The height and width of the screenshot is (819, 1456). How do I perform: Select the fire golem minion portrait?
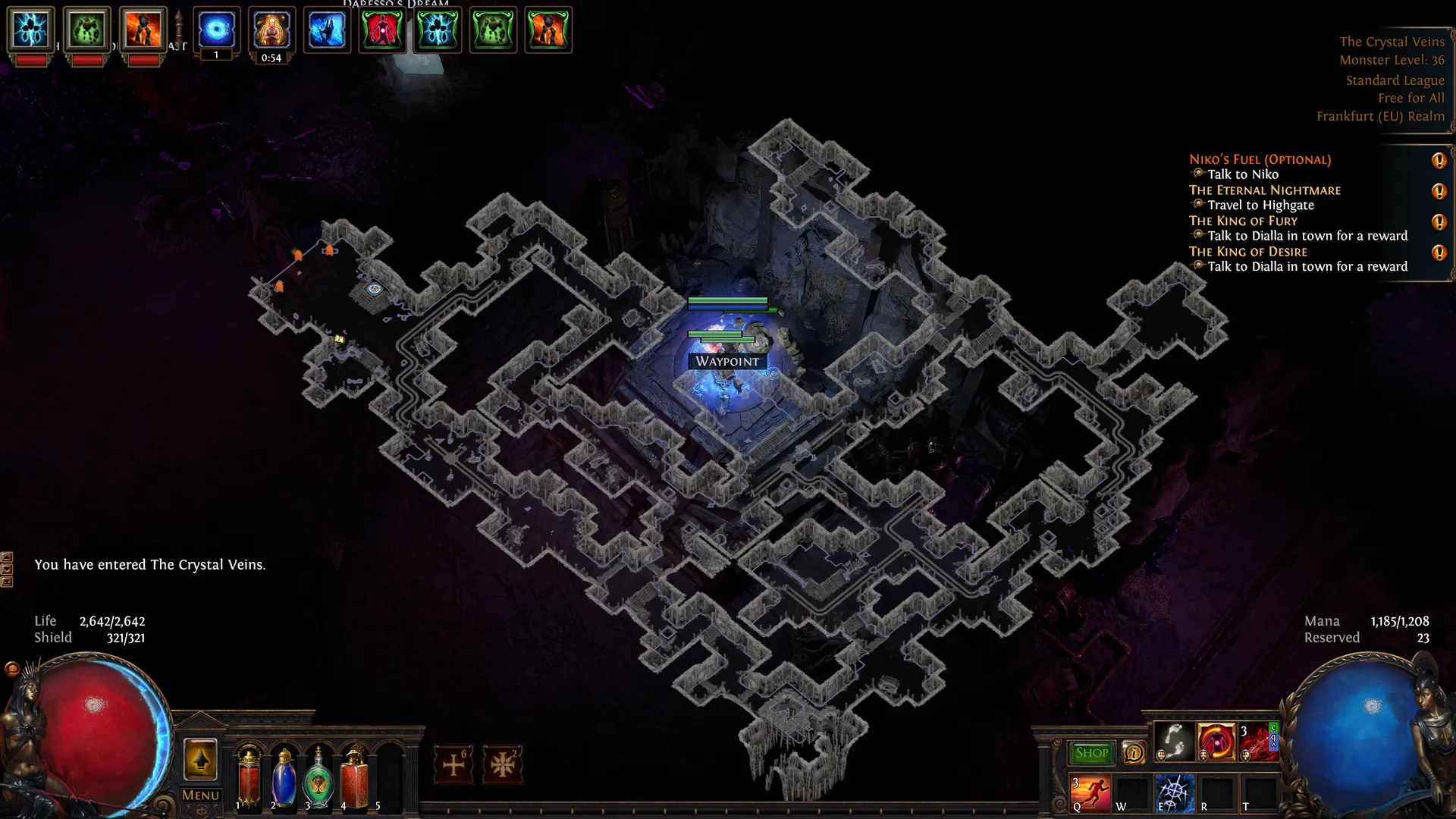tap(143, 30)
